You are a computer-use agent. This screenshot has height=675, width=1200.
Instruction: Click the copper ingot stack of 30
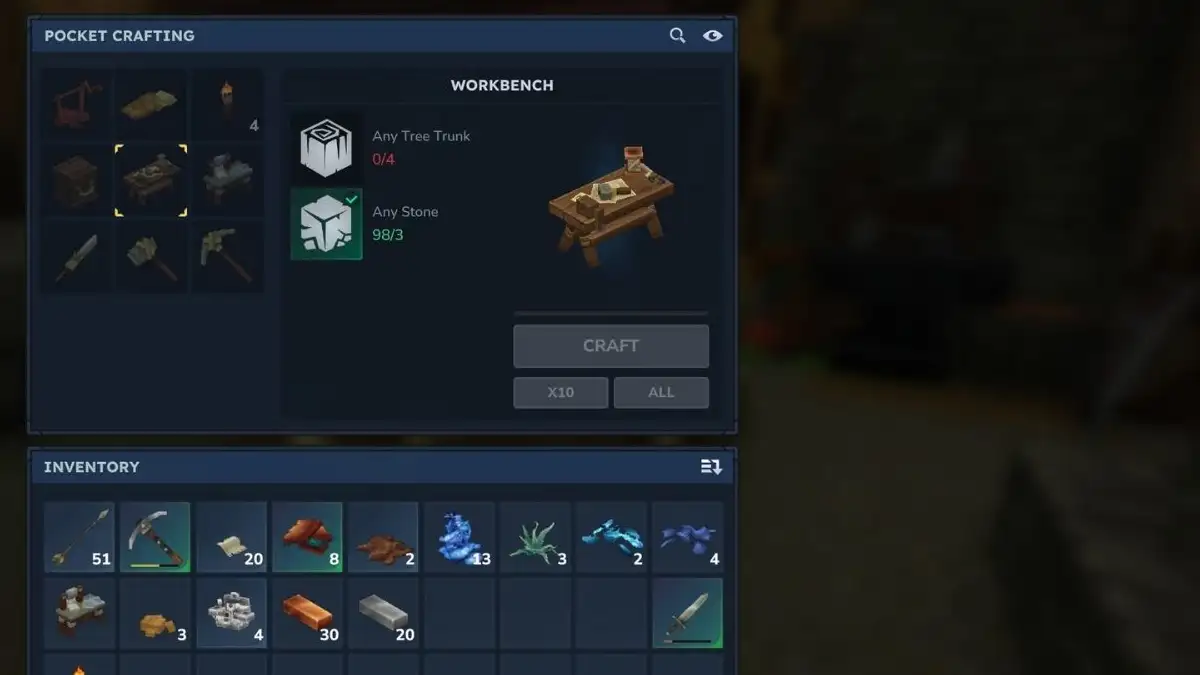pyautogui.click(x=307, y=613)
